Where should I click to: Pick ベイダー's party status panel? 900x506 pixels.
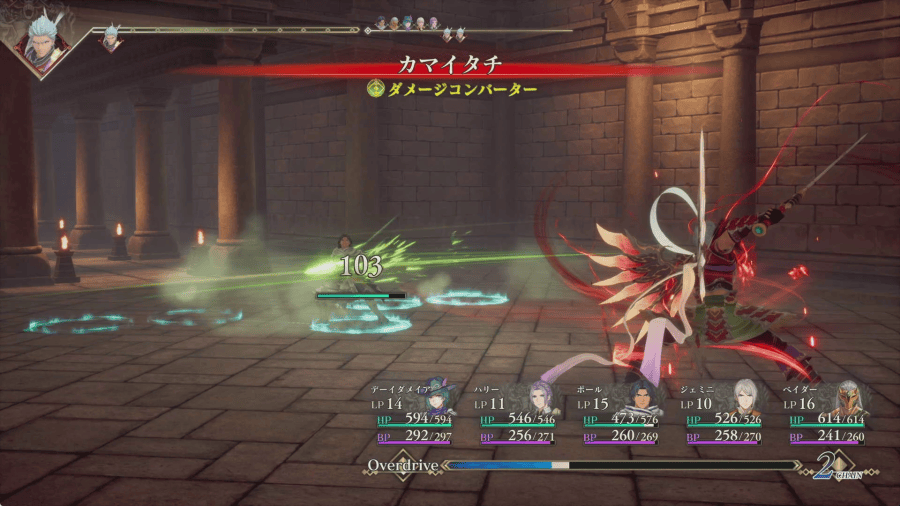[x=826, y=413]
